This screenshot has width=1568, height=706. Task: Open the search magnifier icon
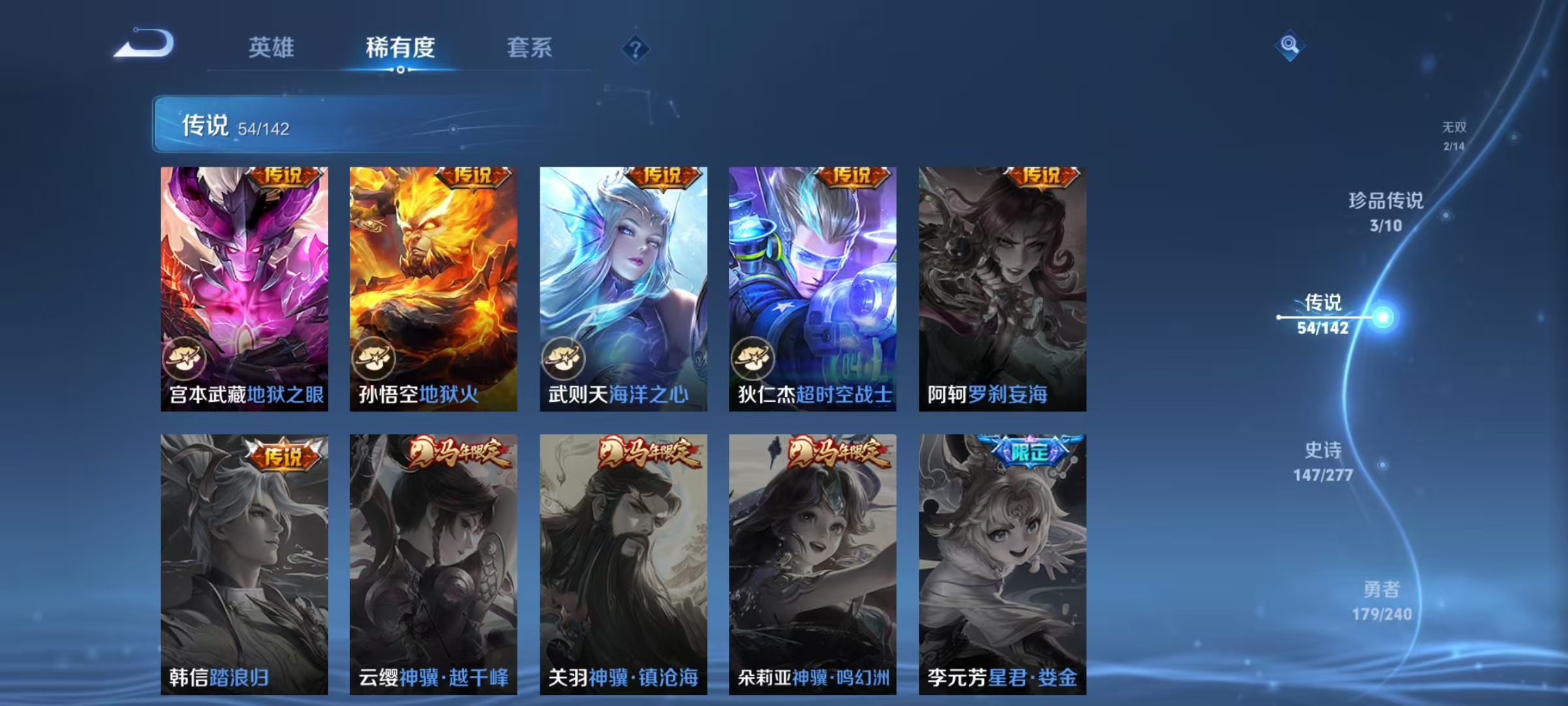point(1290,46)
